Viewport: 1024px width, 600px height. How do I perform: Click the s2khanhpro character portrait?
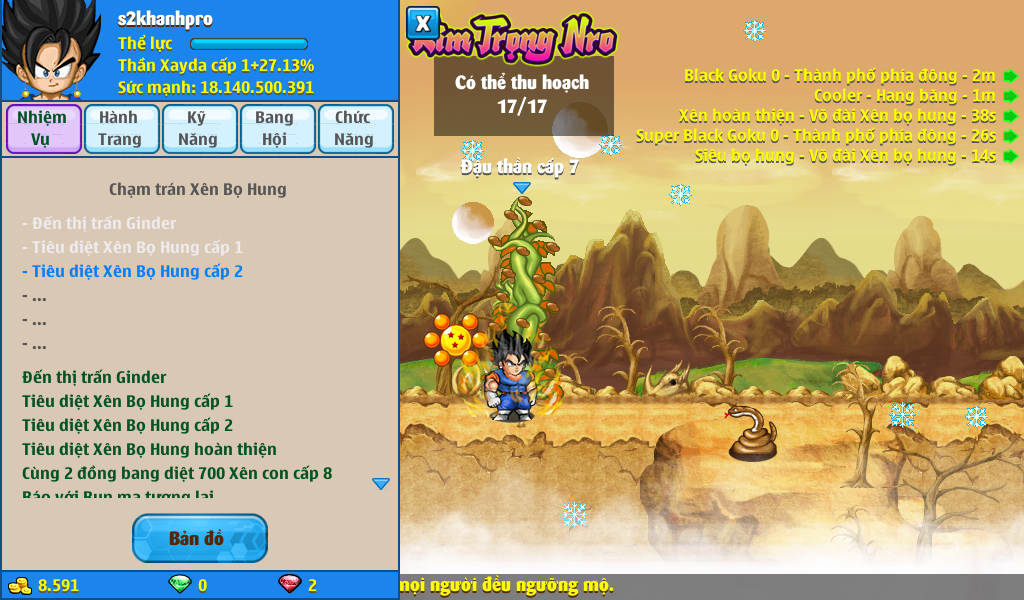click(50, 52)
